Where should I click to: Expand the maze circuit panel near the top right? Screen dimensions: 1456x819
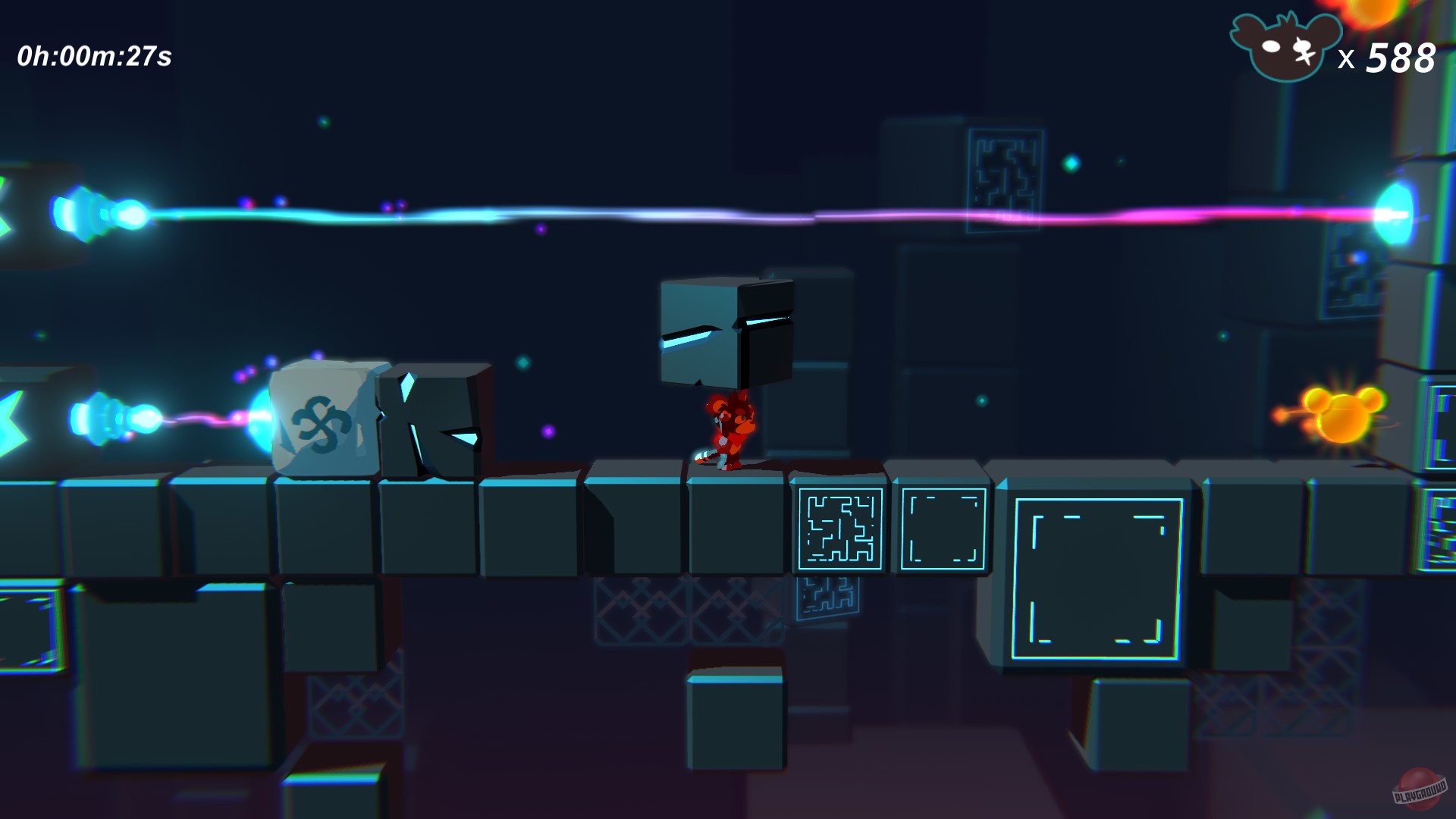(1005, 178)
